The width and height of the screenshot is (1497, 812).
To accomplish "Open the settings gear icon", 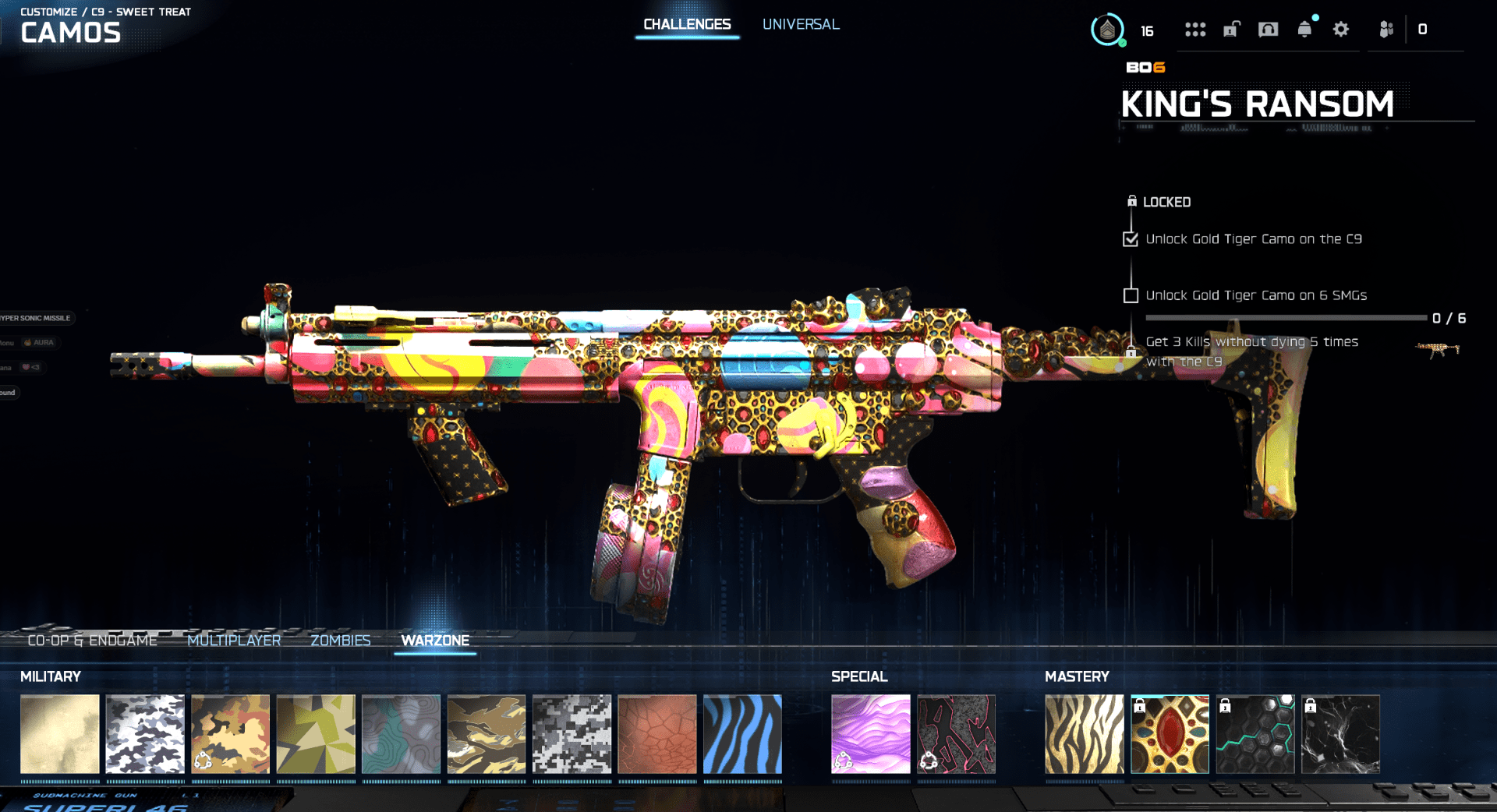I will tap(1341, 30).
